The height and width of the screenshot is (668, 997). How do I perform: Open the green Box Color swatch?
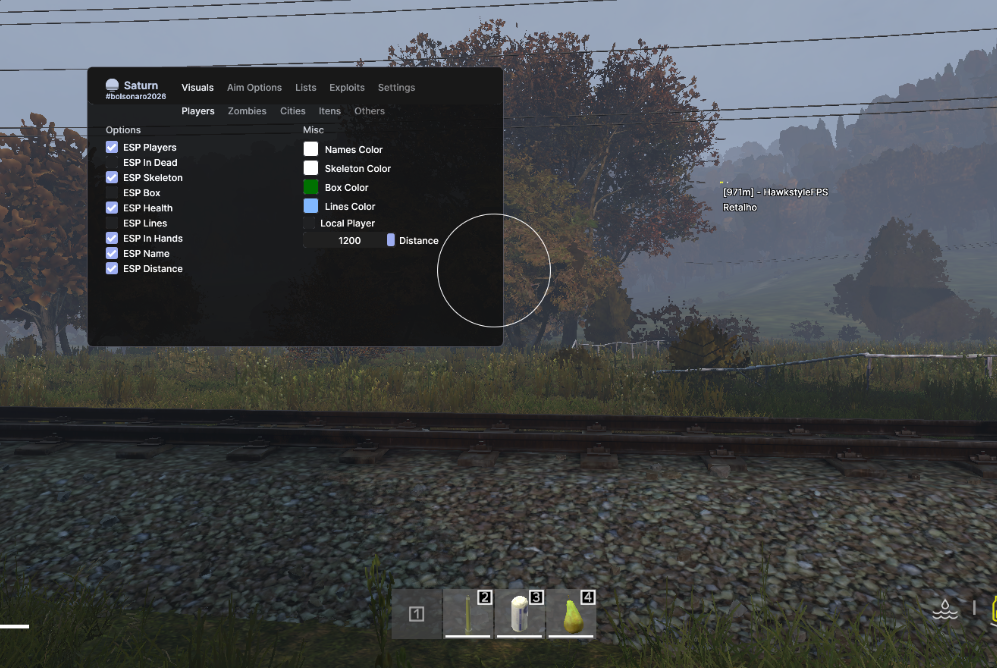311,187
